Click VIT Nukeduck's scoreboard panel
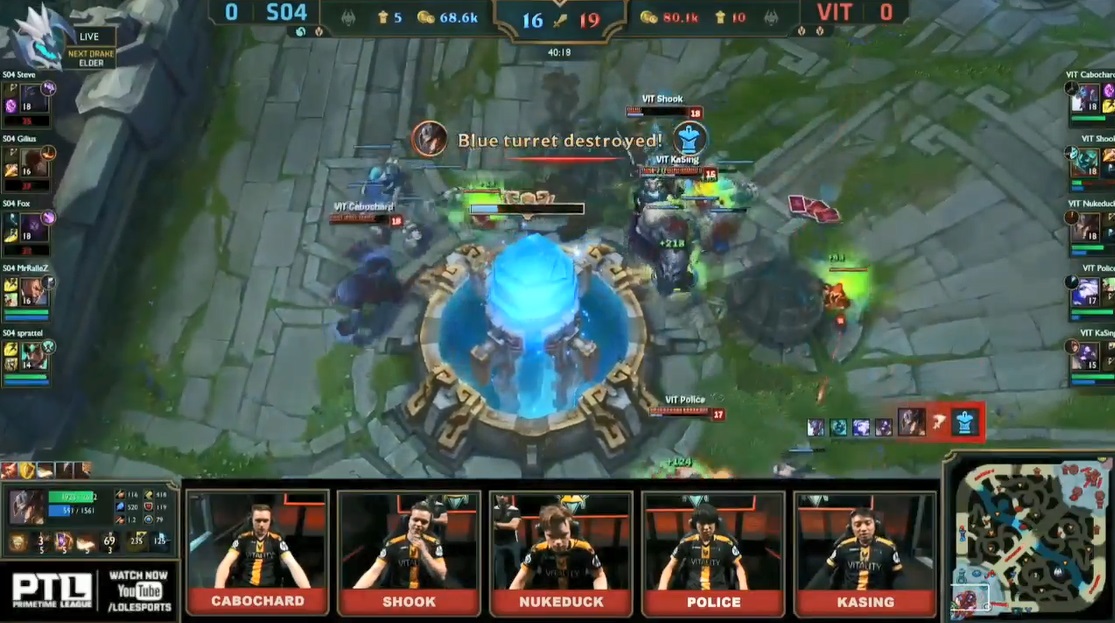The width and height of the screenshot is (1115, 623). point(1089,226)
